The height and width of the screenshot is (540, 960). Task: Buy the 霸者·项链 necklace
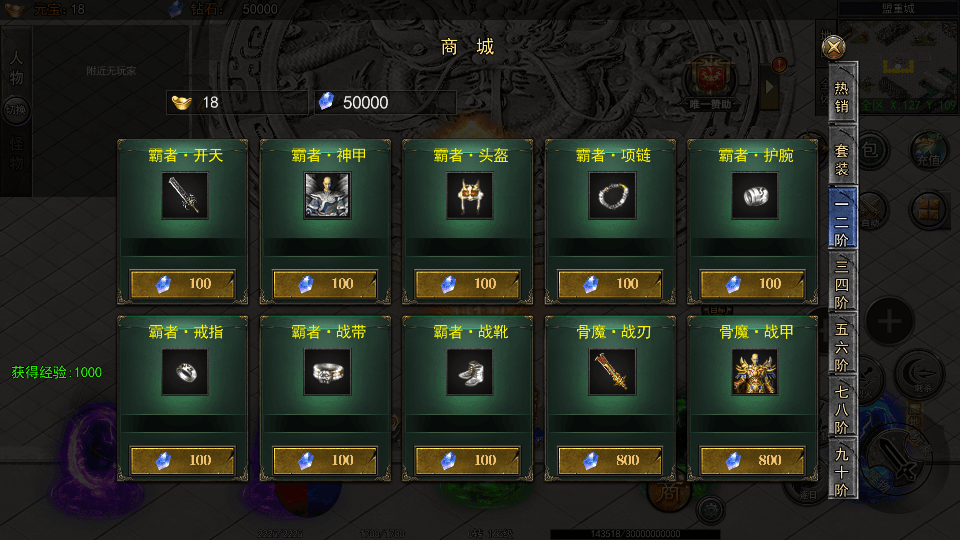[610, 284]
